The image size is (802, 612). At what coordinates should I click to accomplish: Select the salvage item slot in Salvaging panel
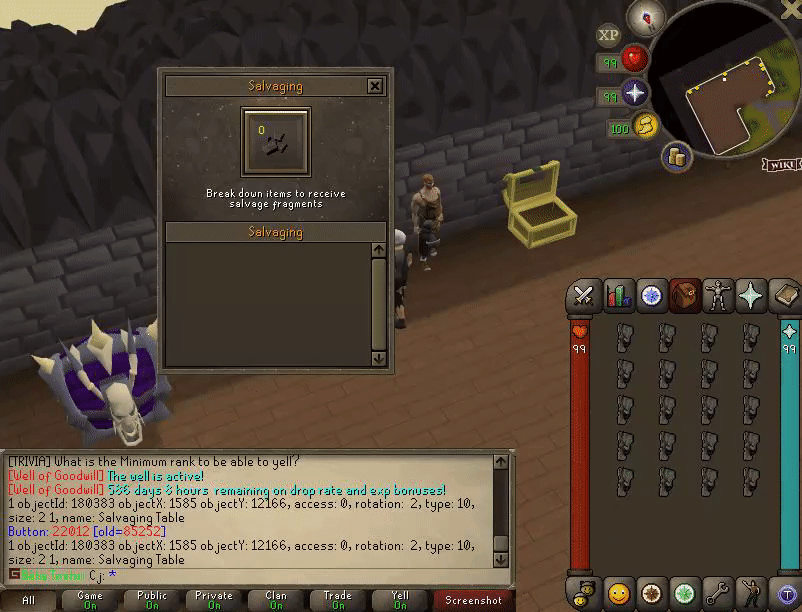tap(275, 142)
